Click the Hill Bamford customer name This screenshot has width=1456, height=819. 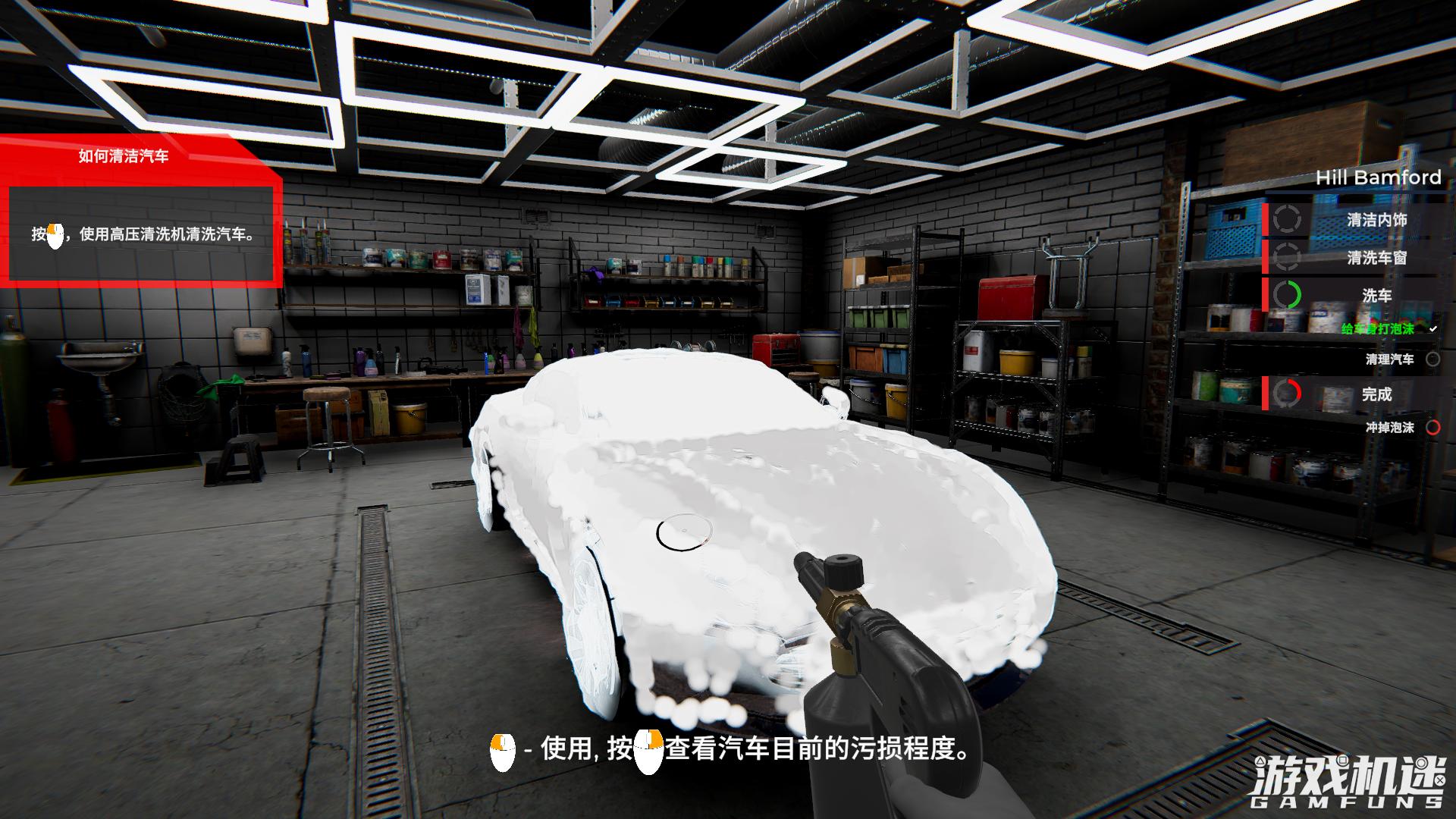coord(1378,177)
